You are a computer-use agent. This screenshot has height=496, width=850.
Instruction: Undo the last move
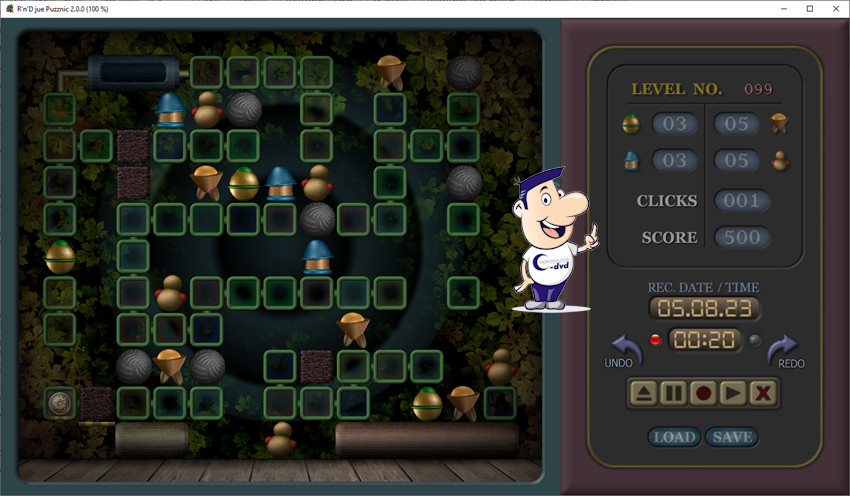click(x=624, y=349)
